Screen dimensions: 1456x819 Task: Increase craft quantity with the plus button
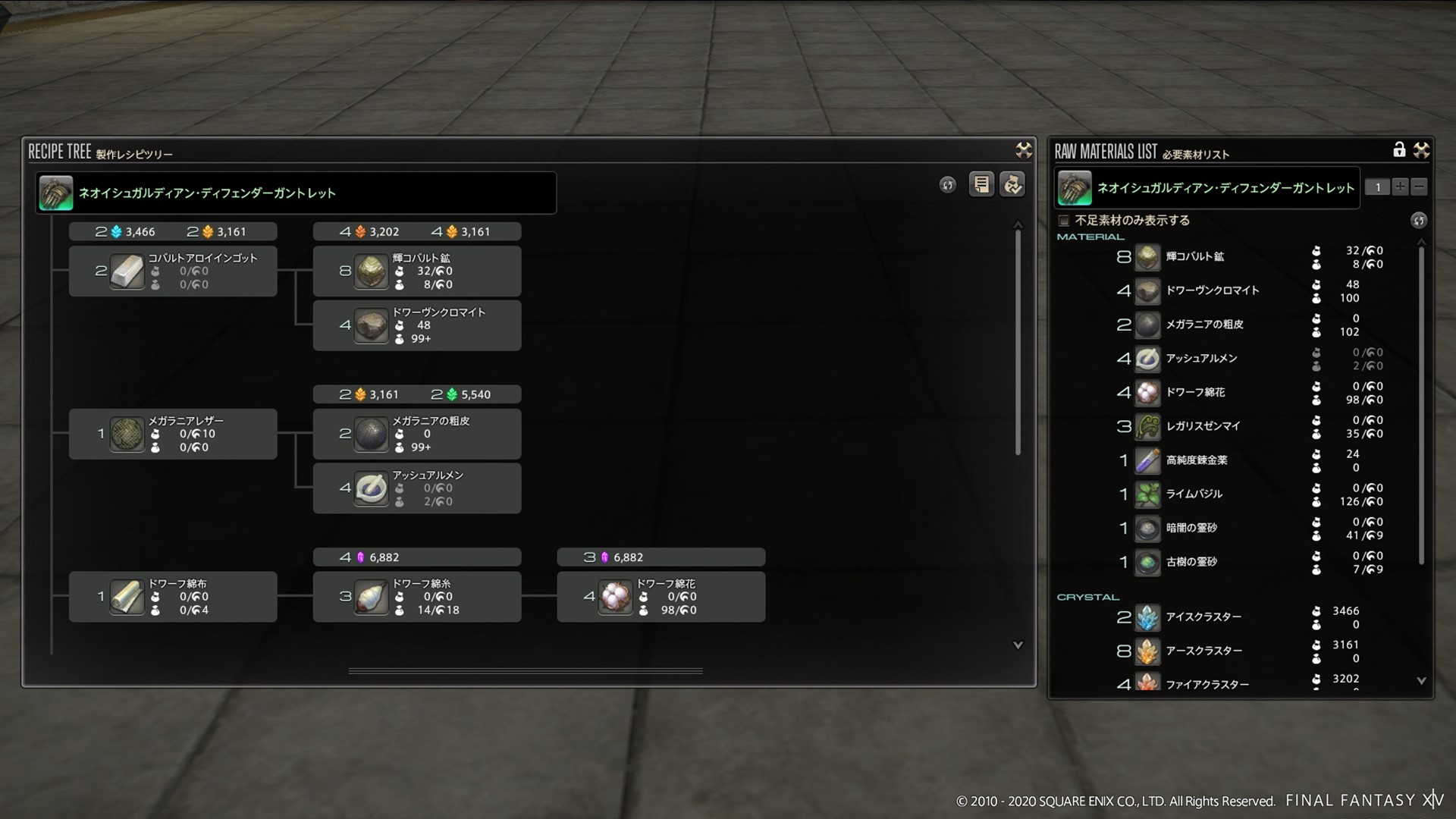(1400, 187)
